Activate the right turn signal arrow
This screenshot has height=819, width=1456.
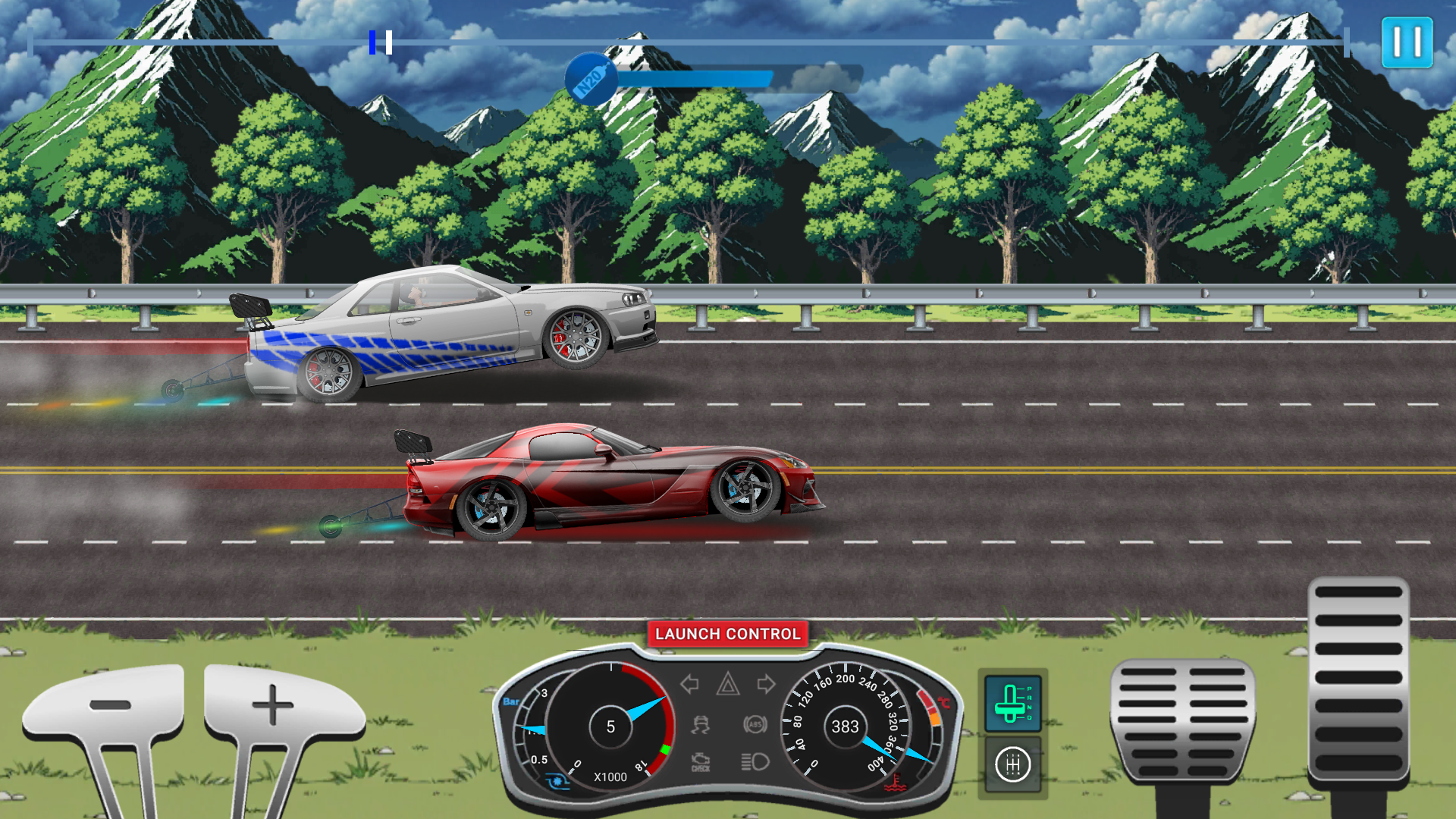click(x=766, y=685)
